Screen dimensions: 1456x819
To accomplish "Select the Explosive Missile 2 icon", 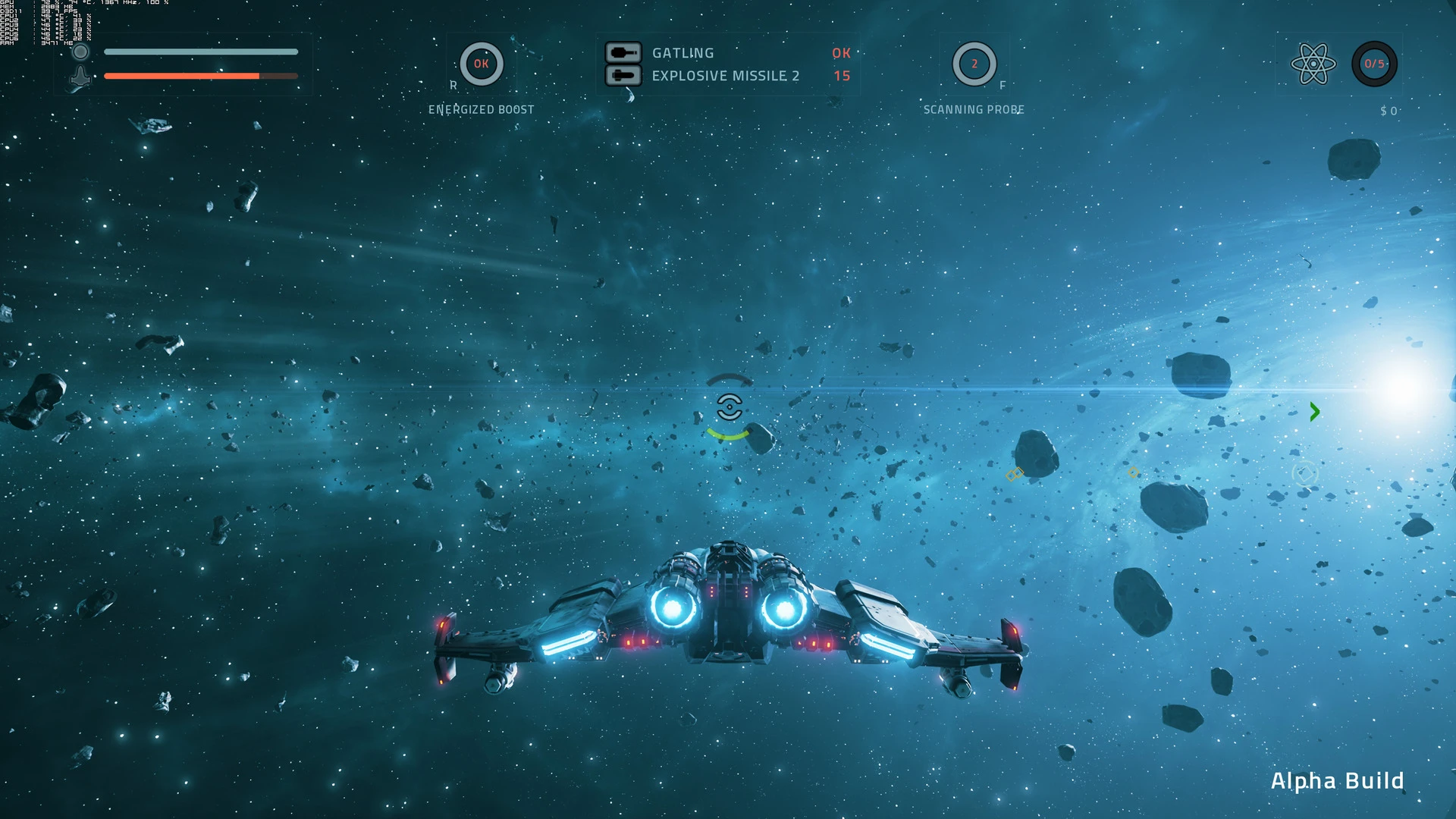I will pos(623,76).
